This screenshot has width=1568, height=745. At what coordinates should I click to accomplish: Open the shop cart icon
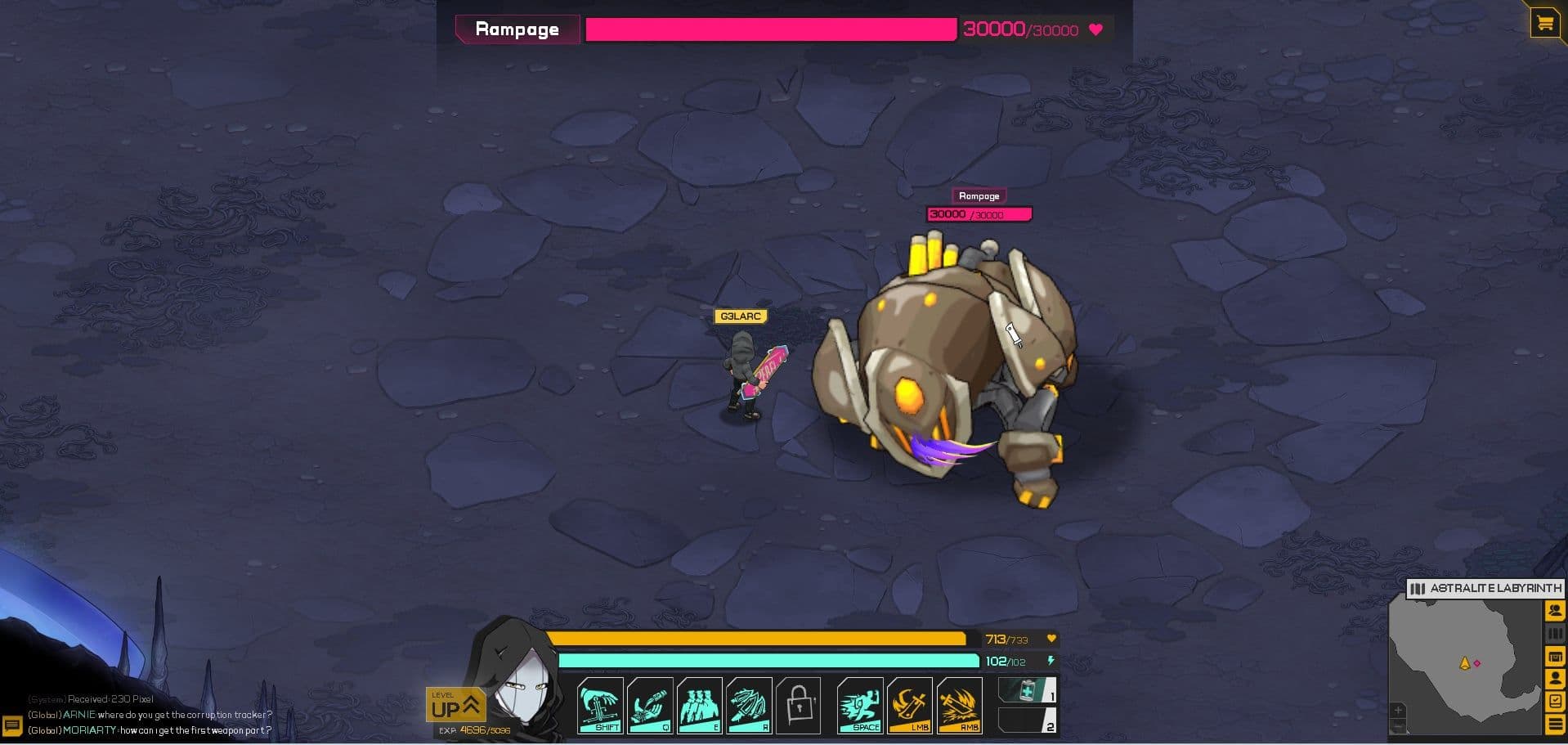(1544, 24)
